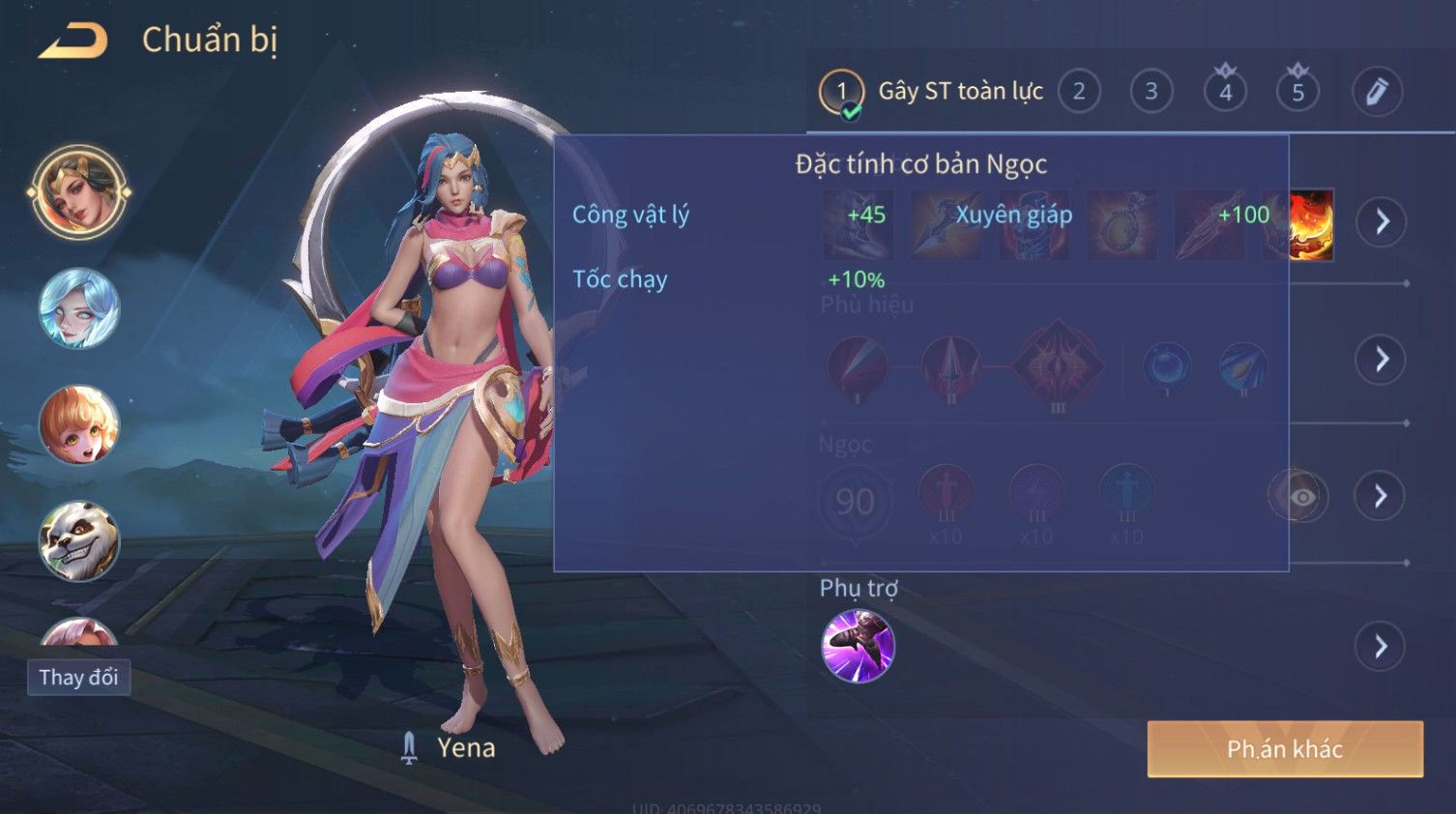1456x814 pixels.
Task: Edit the preset name with pencil icon
Action: [x=1377, y=92]
